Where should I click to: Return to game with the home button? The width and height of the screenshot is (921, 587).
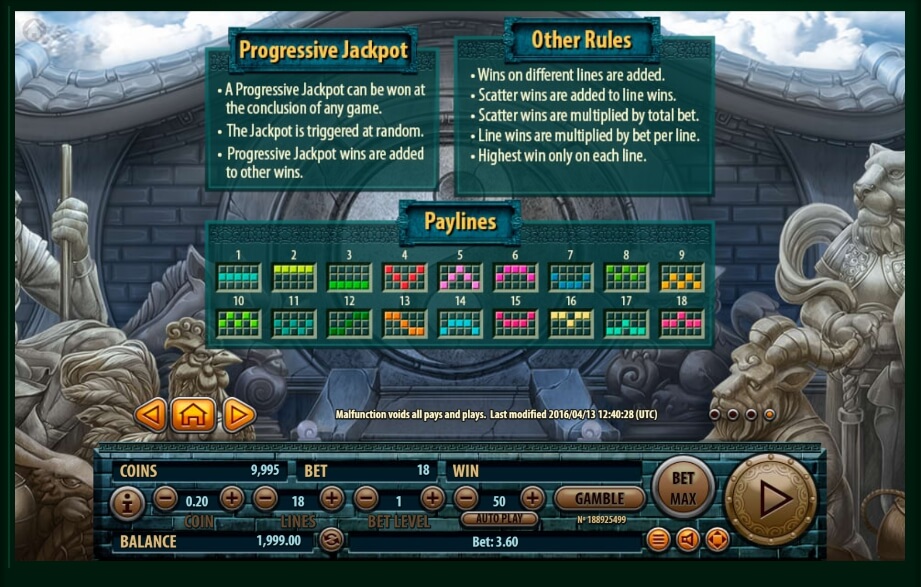(193, 414)
